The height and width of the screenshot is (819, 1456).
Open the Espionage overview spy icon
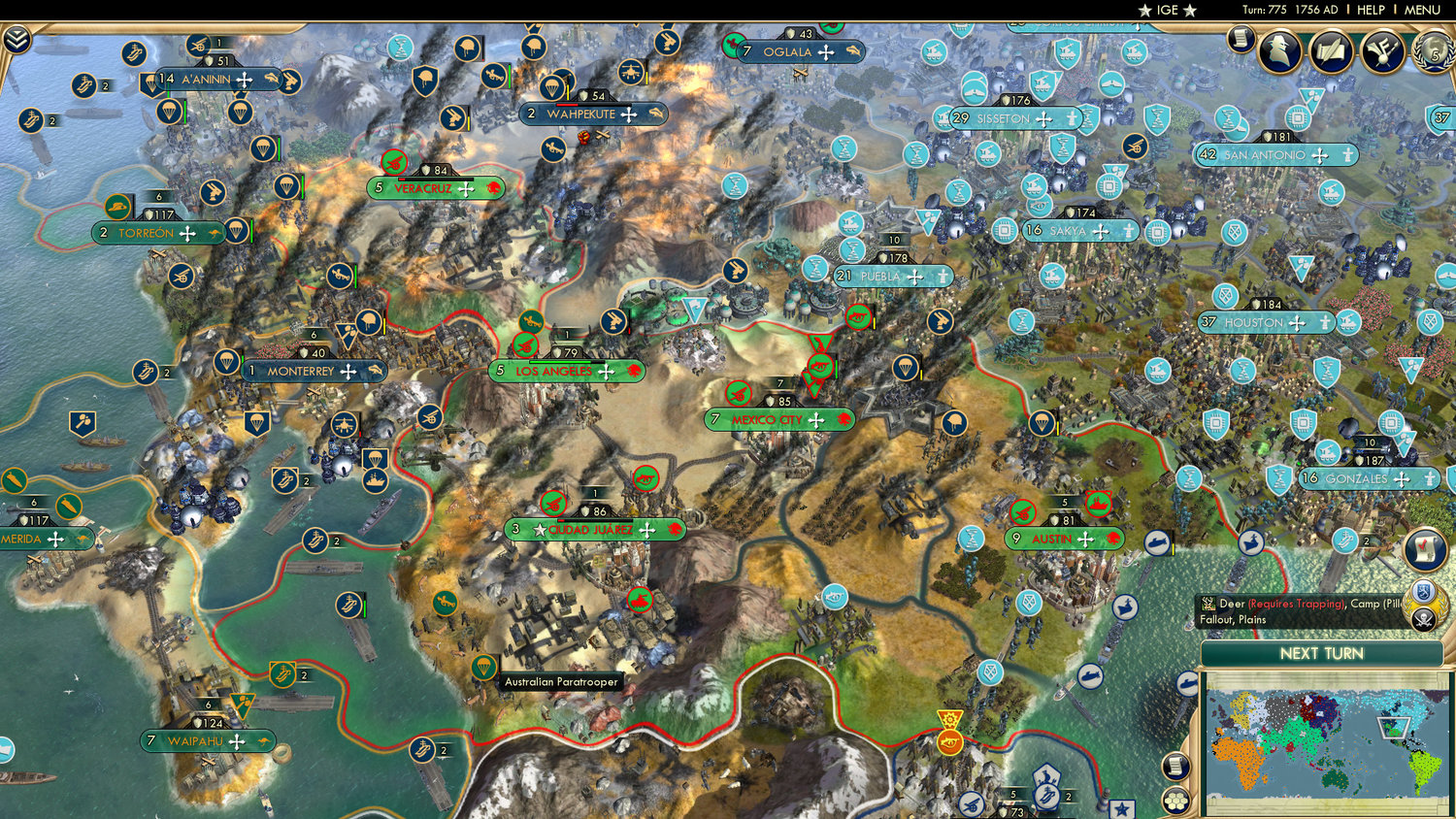click(1278, 50)
